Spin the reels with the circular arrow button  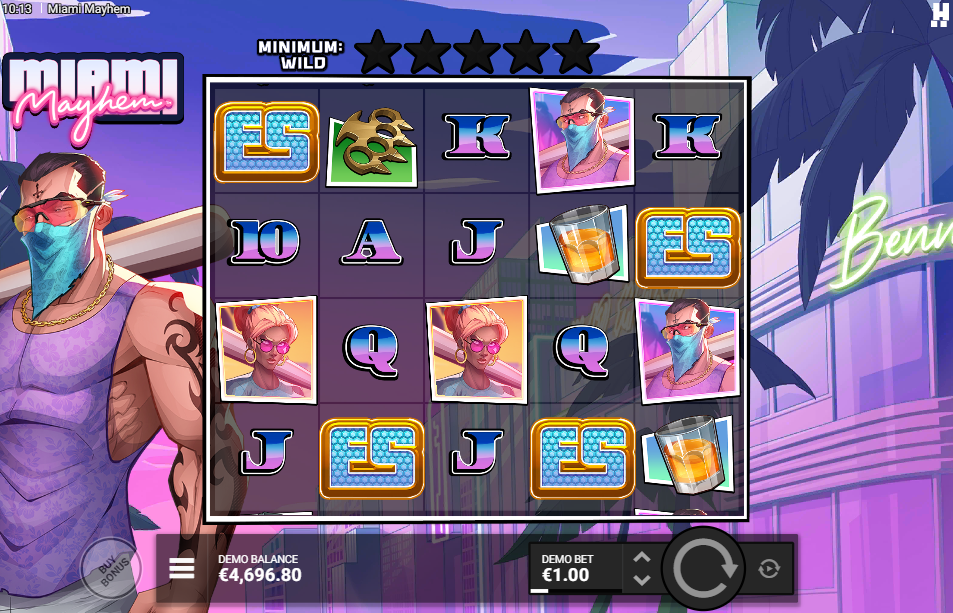pos(704,568)
